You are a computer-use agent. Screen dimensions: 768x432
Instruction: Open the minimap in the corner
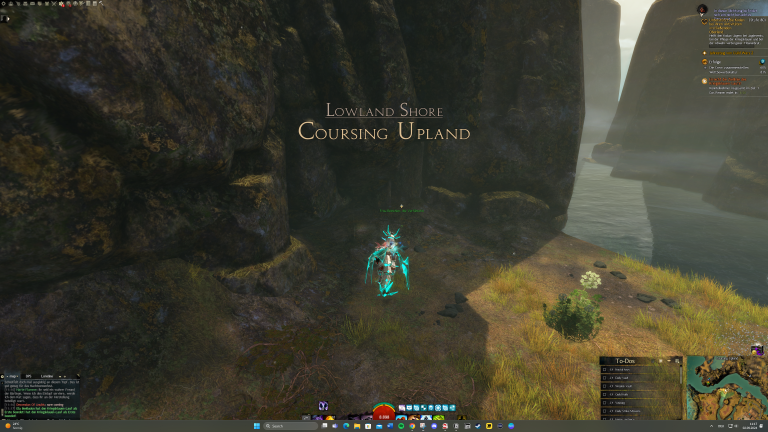click(725, 387)
